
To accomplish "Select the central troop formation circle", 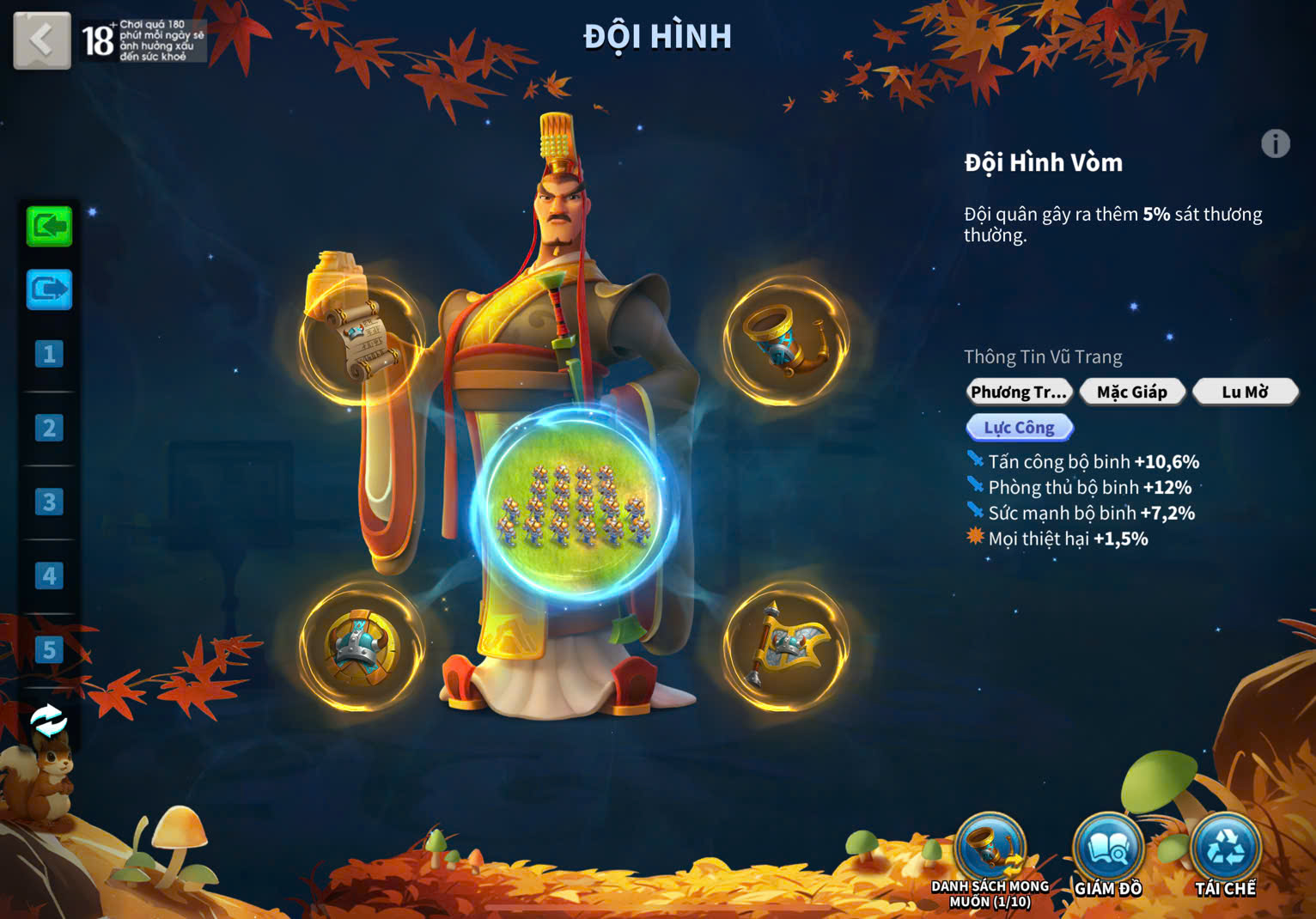I will click(x=575, y=502).
